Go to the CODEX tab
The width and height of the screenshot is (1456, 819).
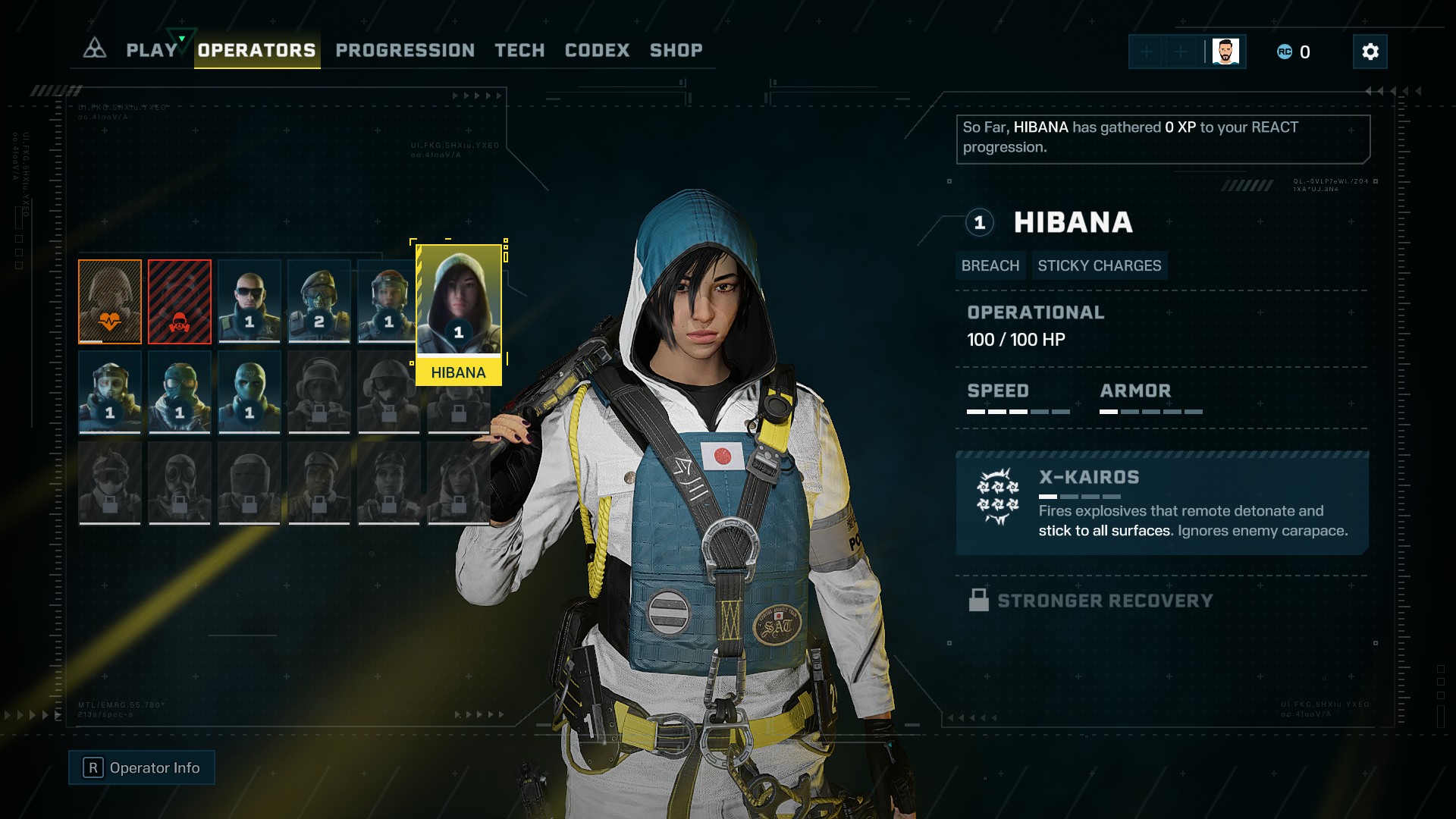pos(597,50)
